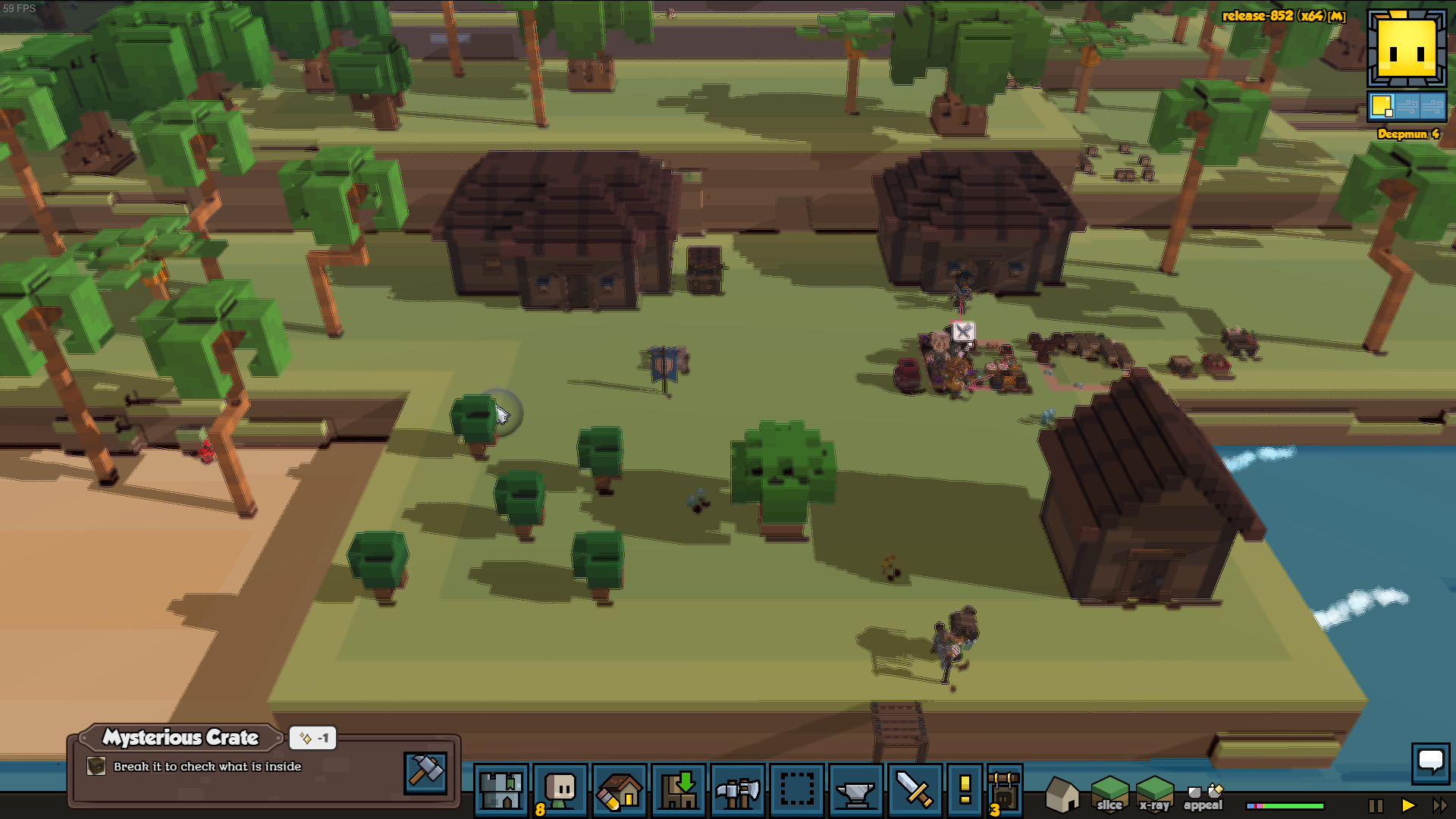Open the calendar sun clock widget
Viewport: 1456px width, 819px height.
tap(1407, 50)
